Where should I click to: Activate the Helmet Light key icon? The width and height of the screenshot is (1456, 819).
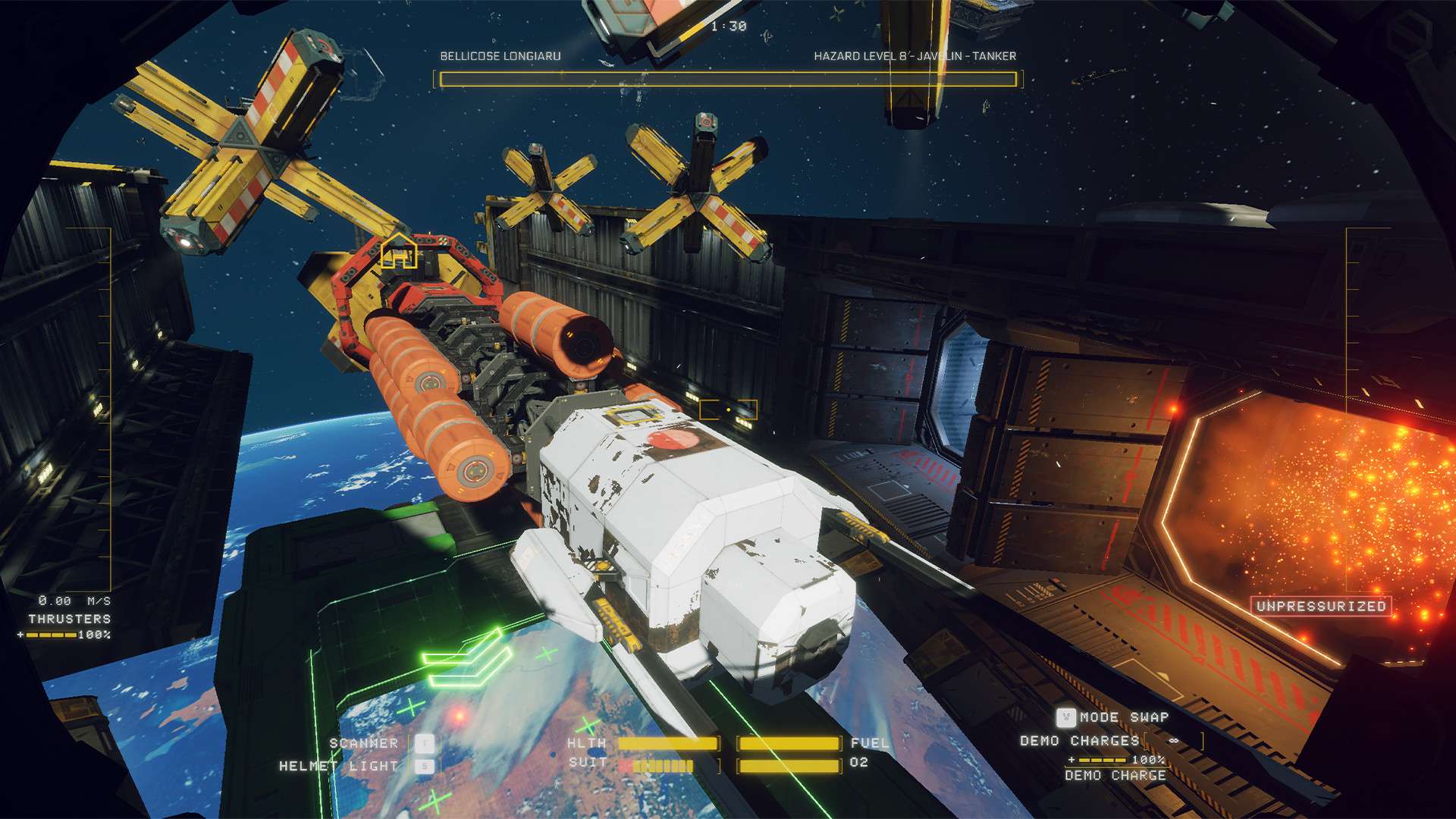[426, 767]
